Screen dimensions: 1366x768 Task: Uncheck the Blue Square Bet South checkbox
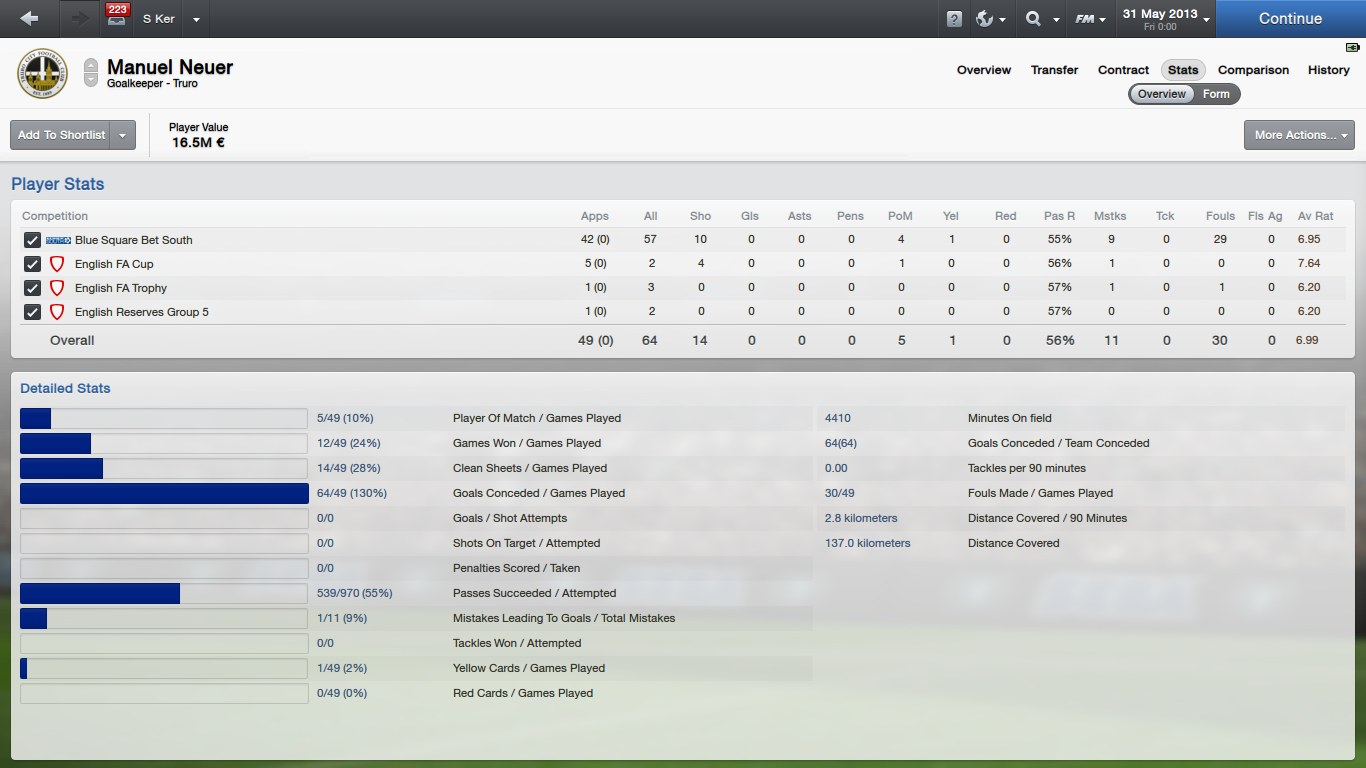click(x=33, y=240)
